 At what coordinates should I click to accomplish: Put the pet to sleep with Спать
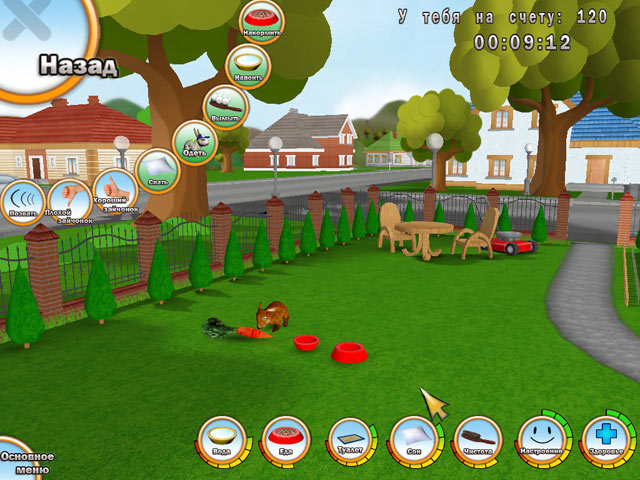[157, 171]
